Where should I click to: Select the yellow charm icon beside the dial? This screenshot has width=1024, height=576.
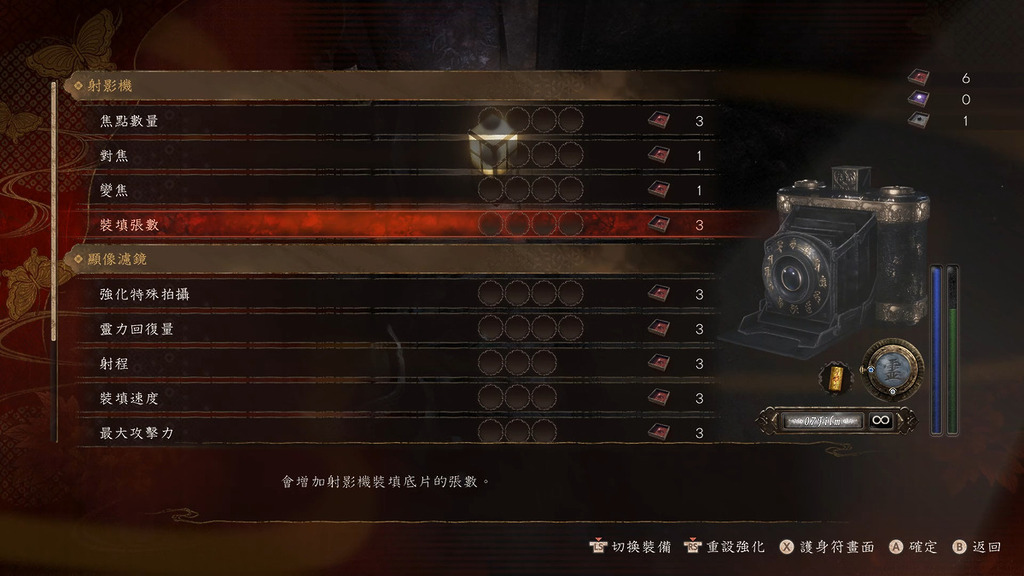pyautogui.click(x=833, y=376)
